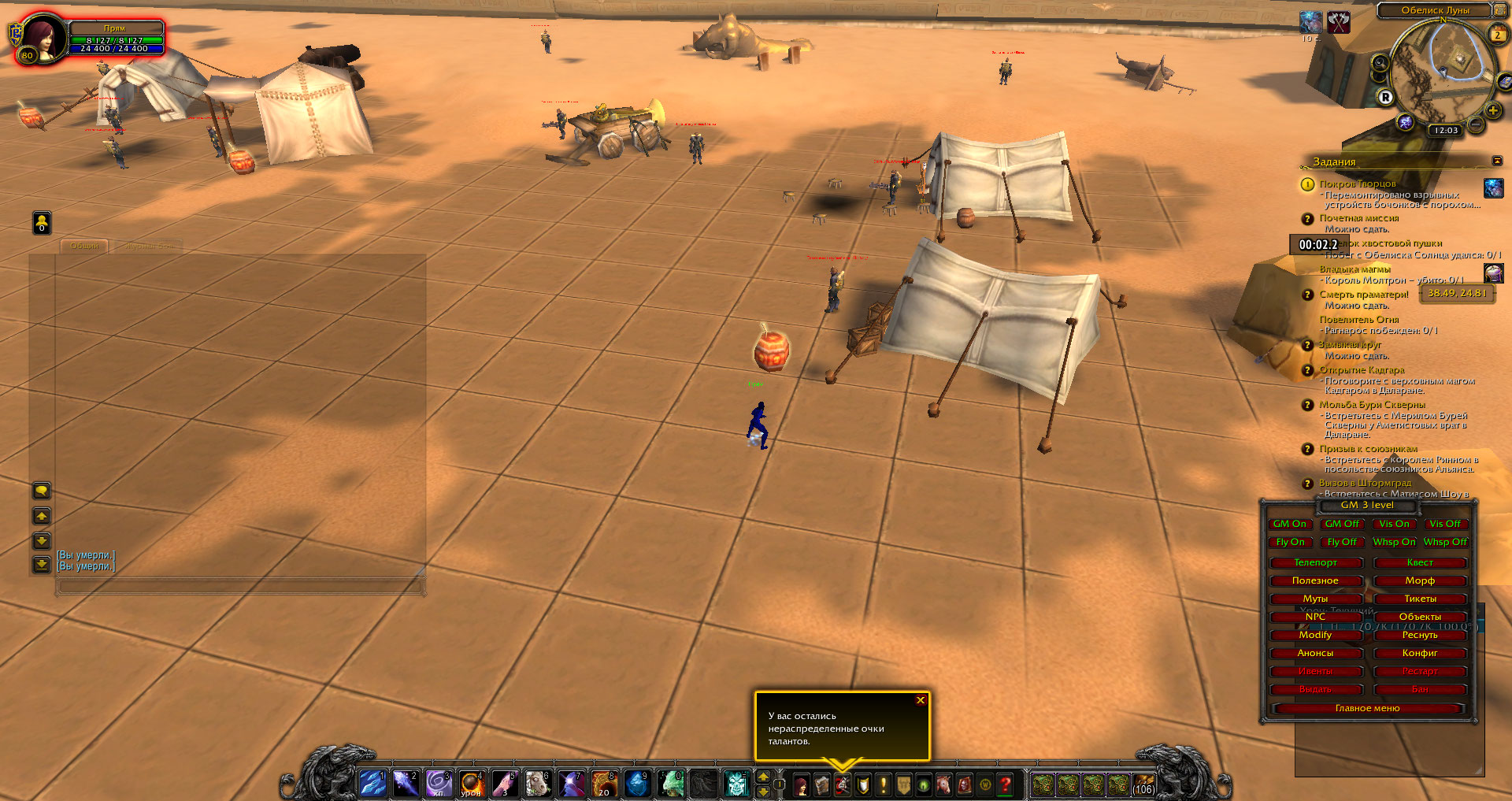This screenshot has height=801, width=1512.
Task: Zoom in the minimap with plus button
Action: point(1492,111)
